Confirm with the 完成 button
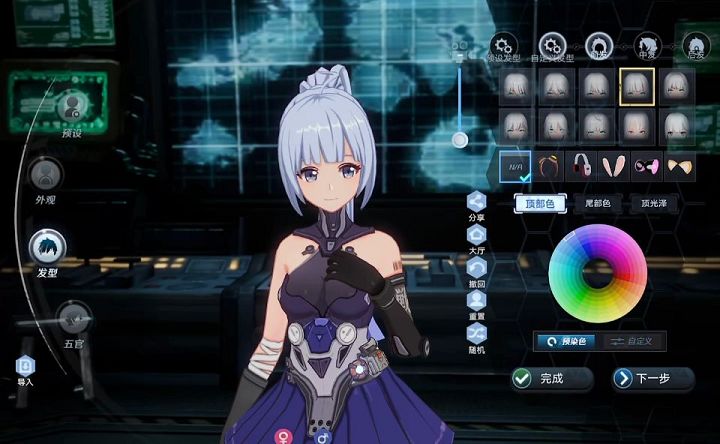The height and width of the screenshot is (444, 720). tap(552, 378)
